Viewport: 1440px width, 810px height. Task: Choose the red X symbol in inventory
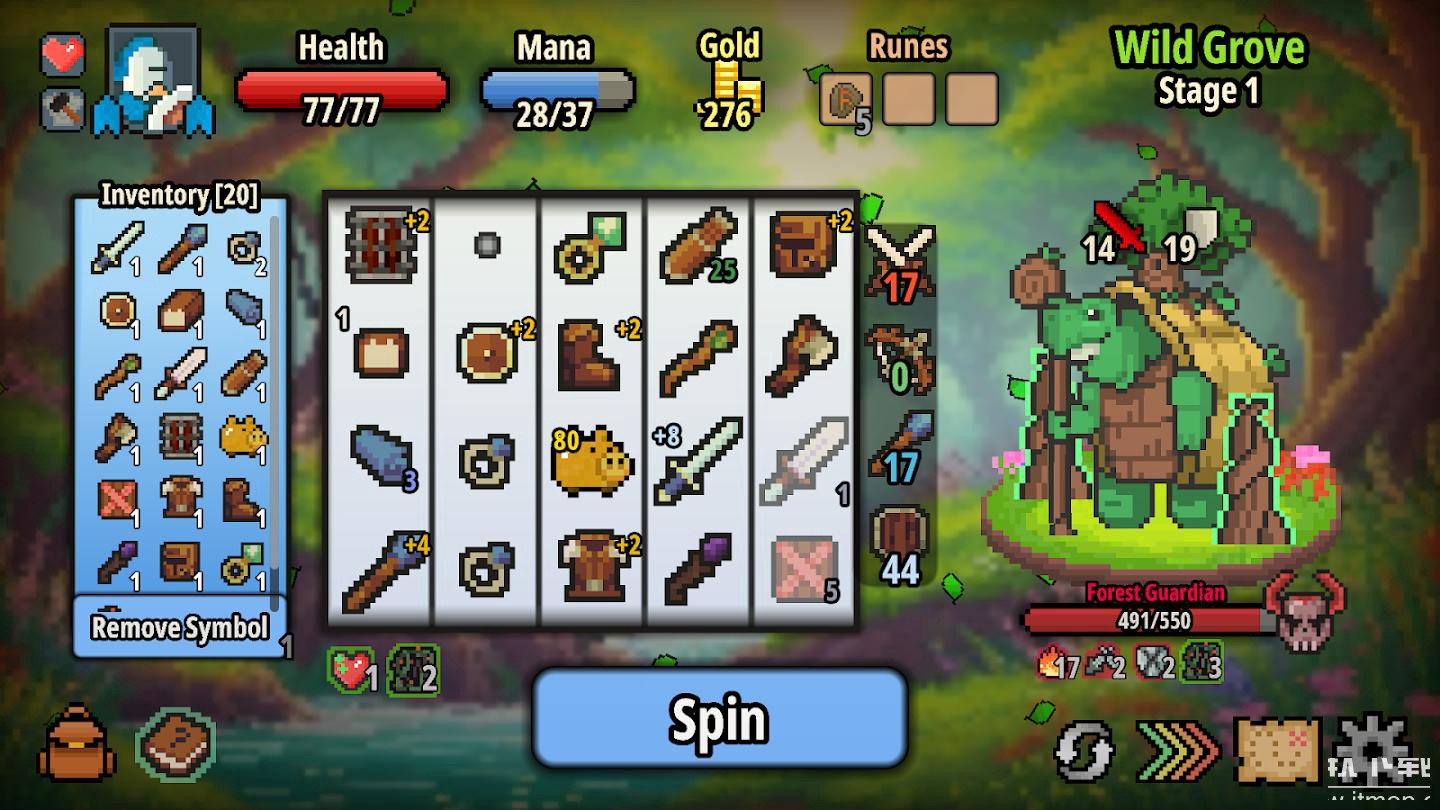[x=118, y=497]
